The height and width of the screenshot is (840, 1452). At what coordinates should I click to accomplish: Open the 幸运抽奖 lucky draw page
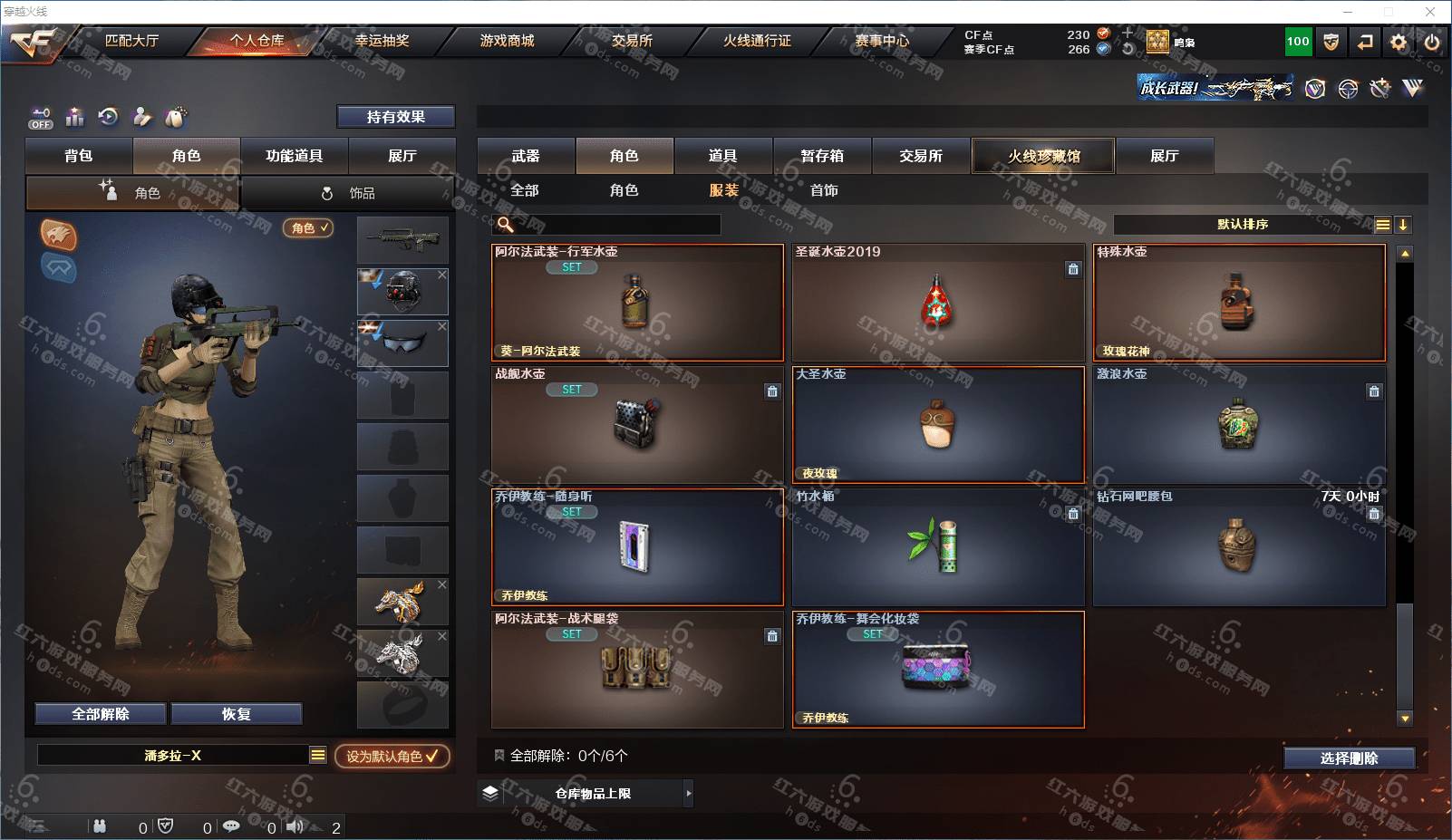[x=382, y=41]
